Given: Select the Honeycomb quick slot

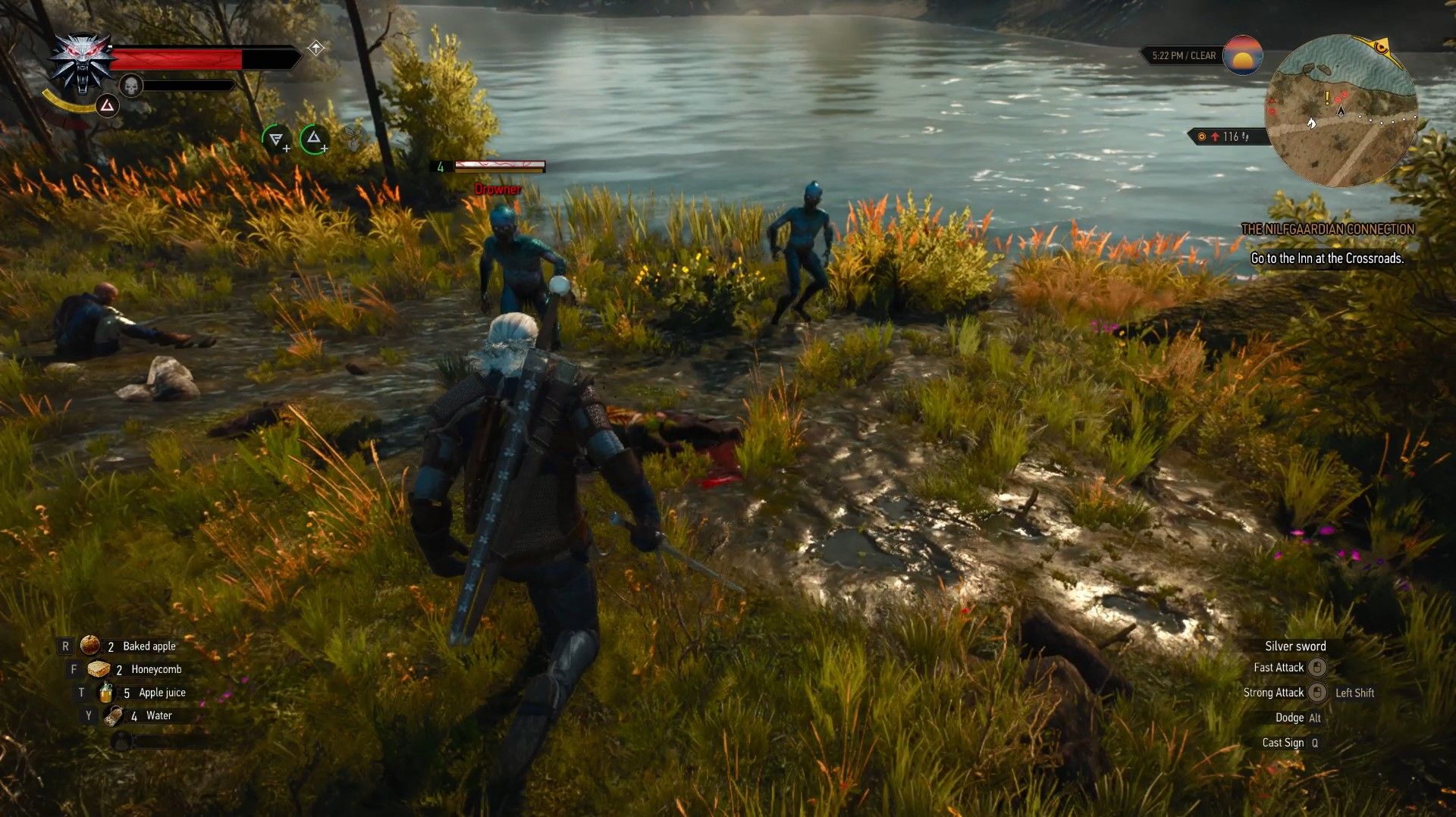Looking at the screenshot, I should [99, 669].
